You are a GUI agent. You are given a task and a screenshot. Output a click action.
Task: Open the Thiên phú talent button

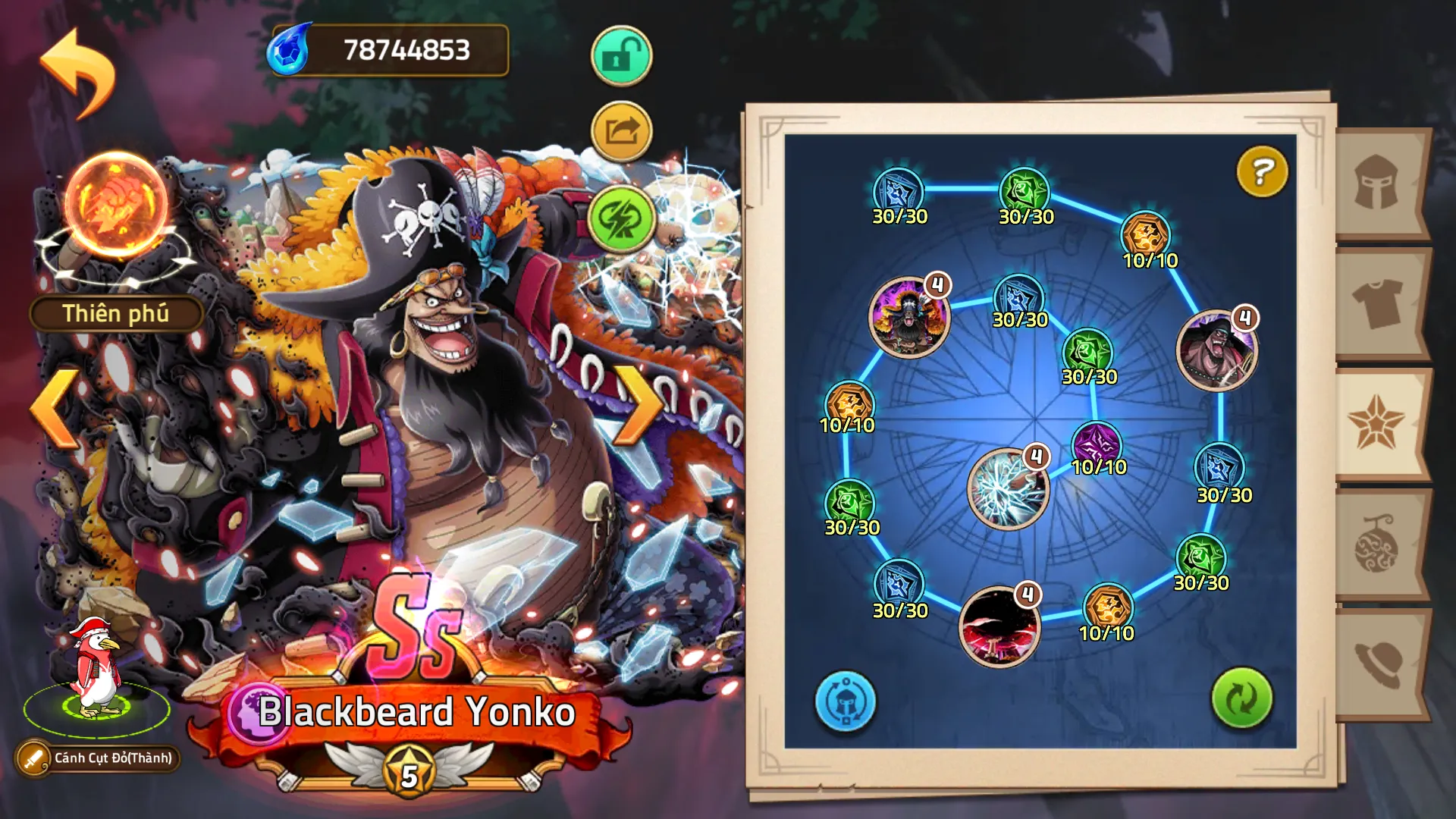pos(116,313)
